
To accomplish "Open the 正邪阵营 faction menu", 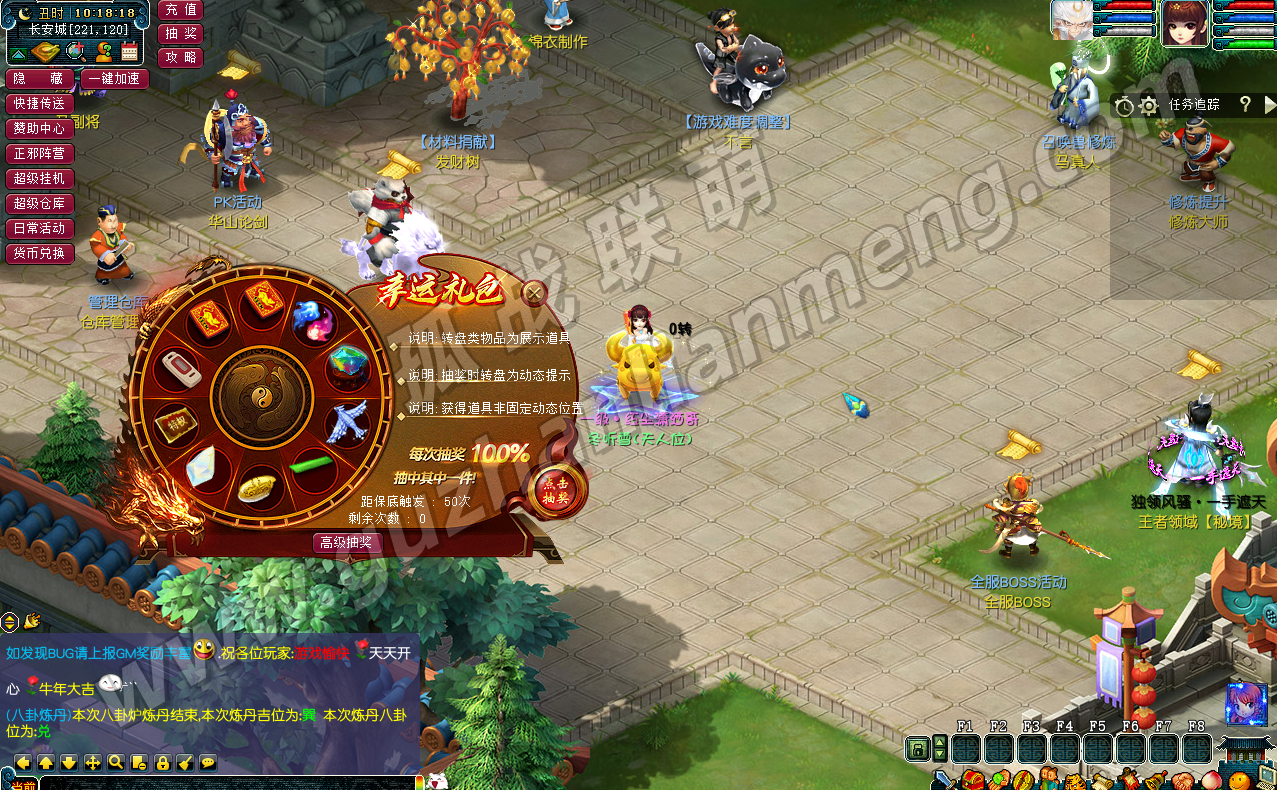I will tap(39, 154).
